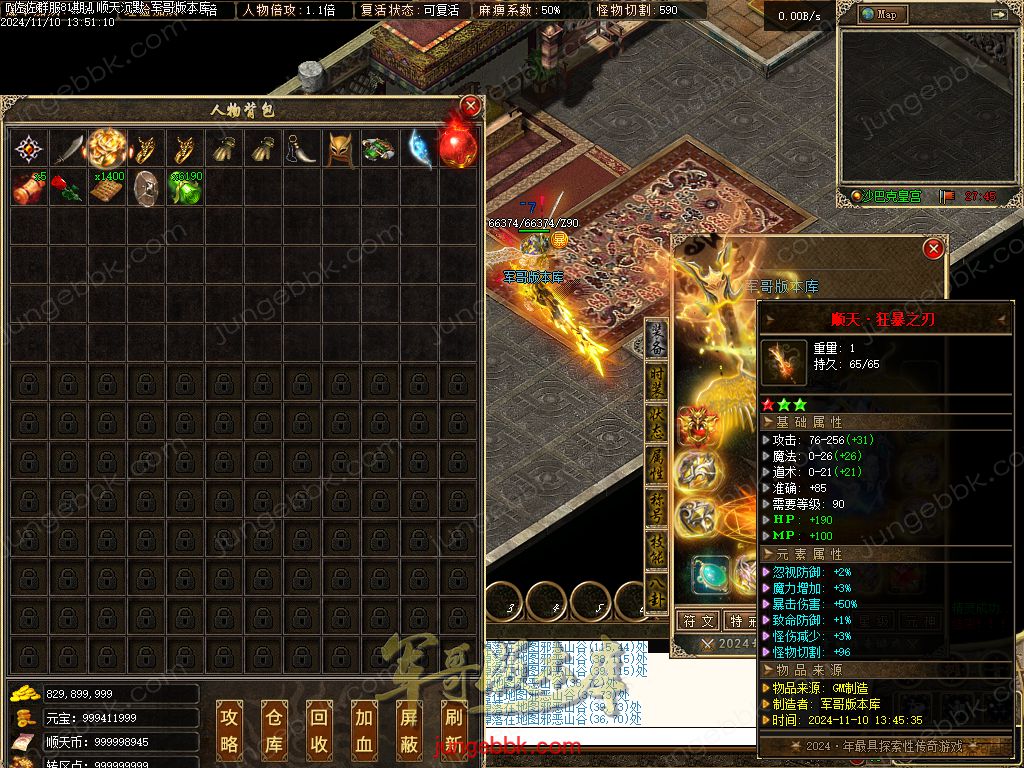Switch to the 时装 fashion tab

[657, 381]
